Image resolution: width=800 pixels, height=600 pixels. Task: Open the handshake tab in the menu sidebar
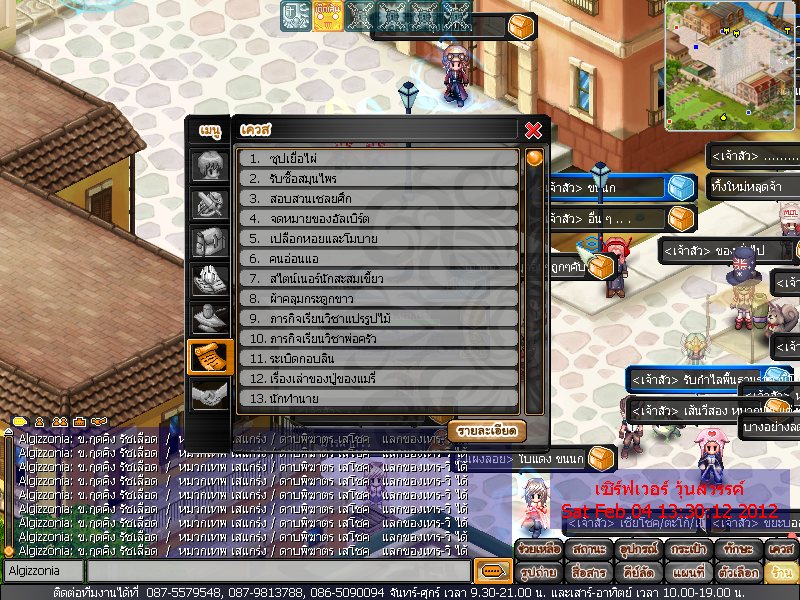210,395
